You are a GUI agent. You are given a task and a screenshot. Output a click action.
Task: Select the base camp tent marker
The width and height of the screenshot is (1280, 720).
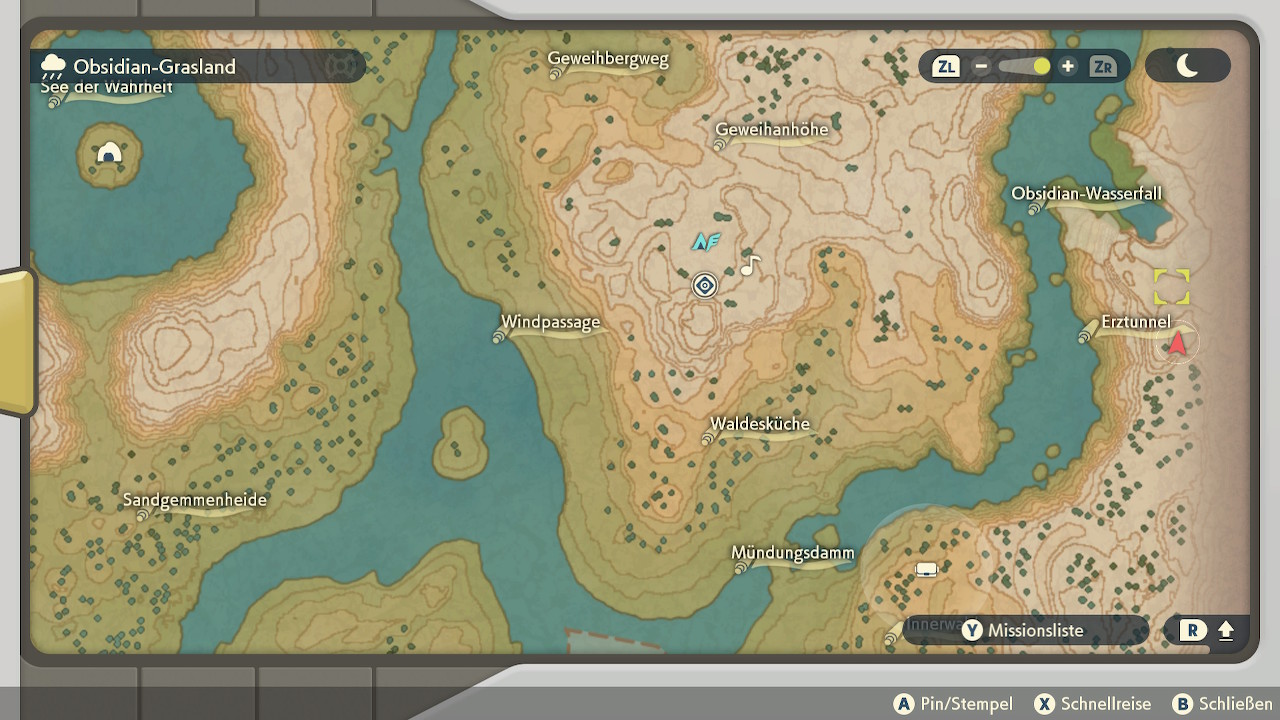[926, 570]
